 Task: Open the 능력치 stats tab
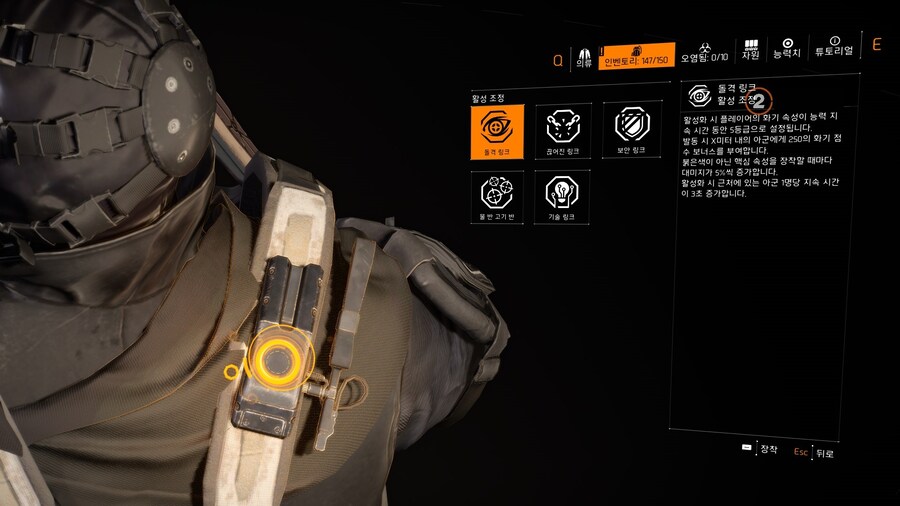[788, 52]
